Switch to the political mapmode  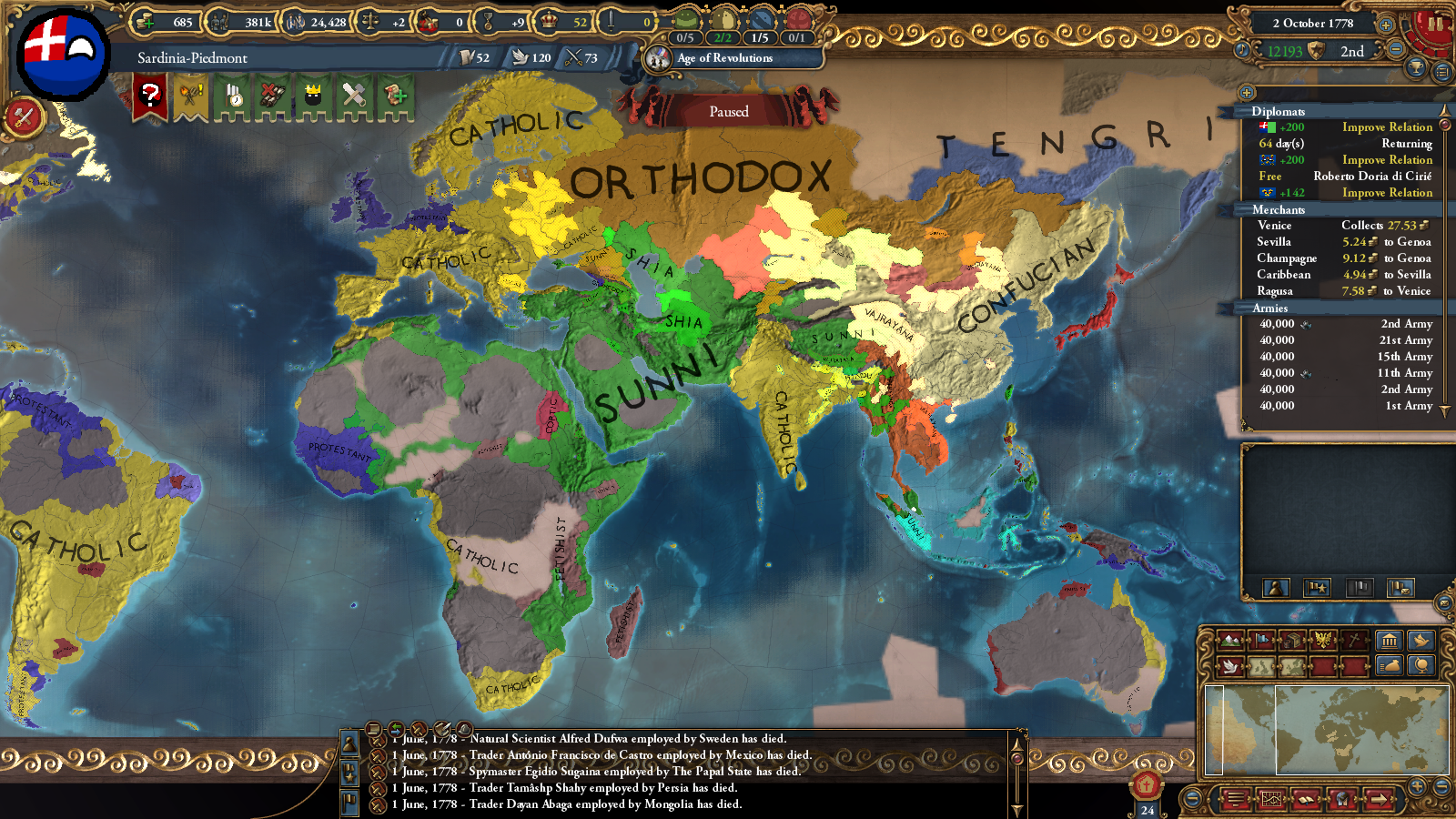tap(1261, 640)
